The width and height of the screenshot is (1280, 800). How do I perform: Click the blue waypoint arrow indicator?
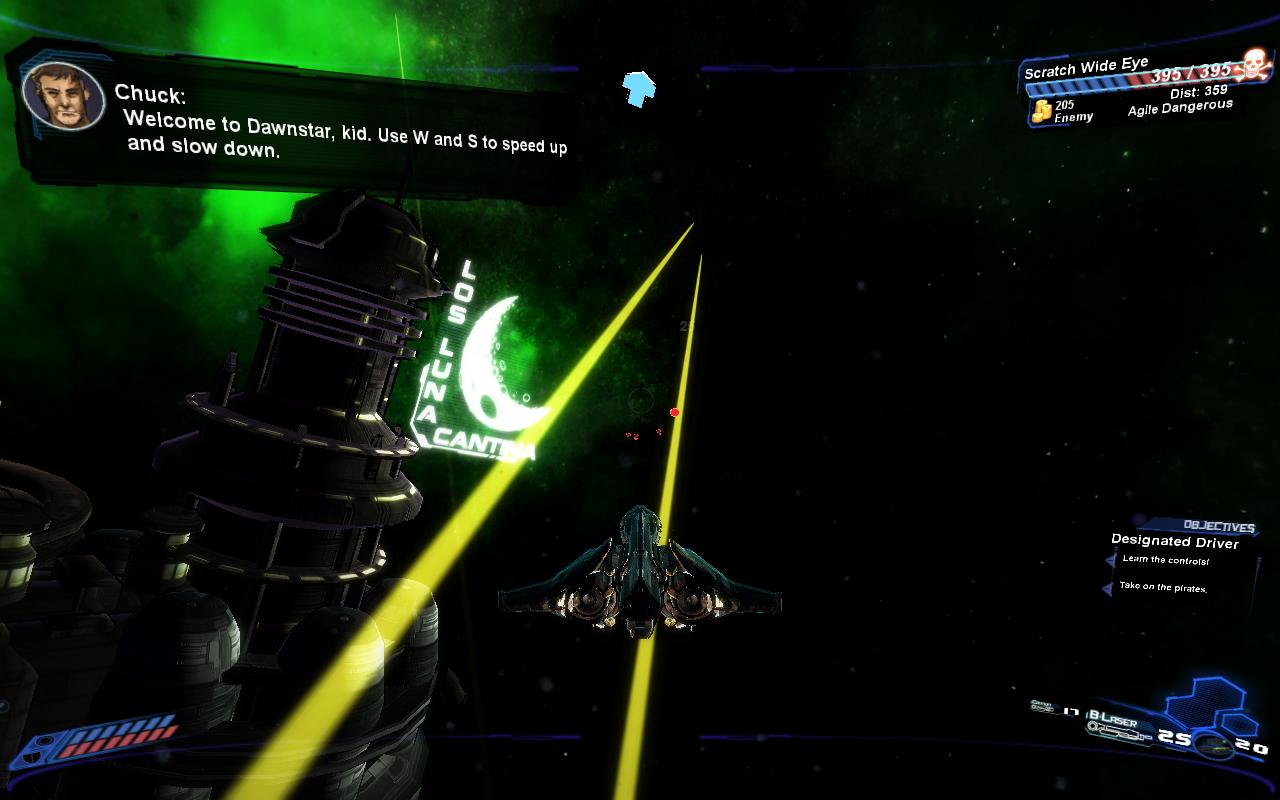tap(640, 88)
